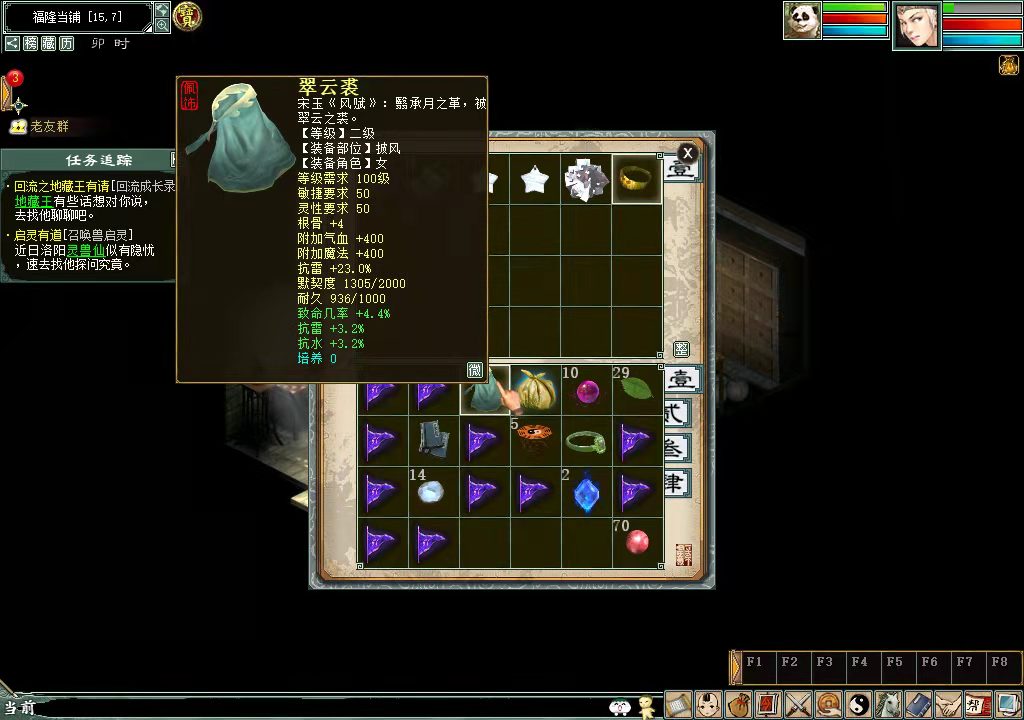Screen dimensions: 1024x720
Task: Open the crossed swords combat menu
Action: click(x=798, y=704)
